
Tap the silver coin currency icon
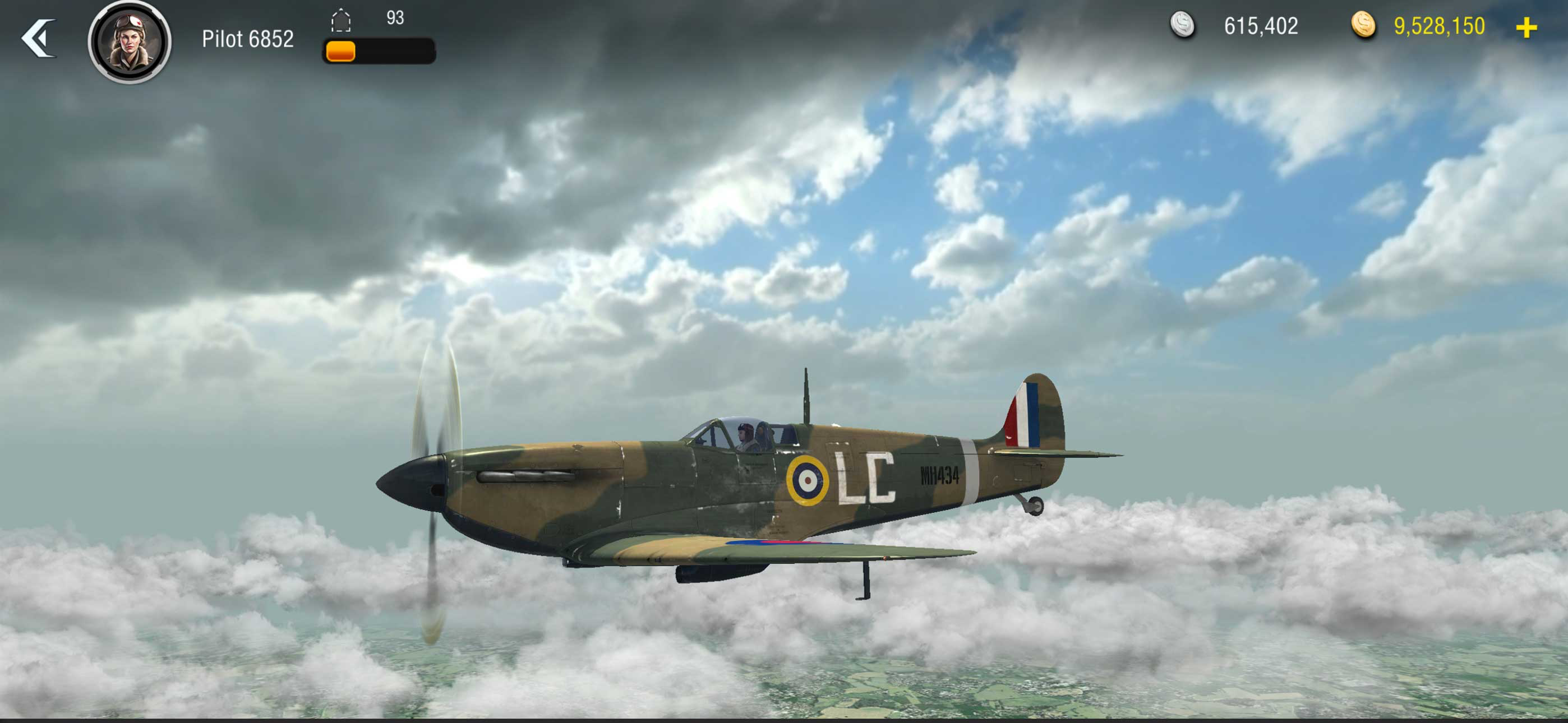pos(1184,26)
